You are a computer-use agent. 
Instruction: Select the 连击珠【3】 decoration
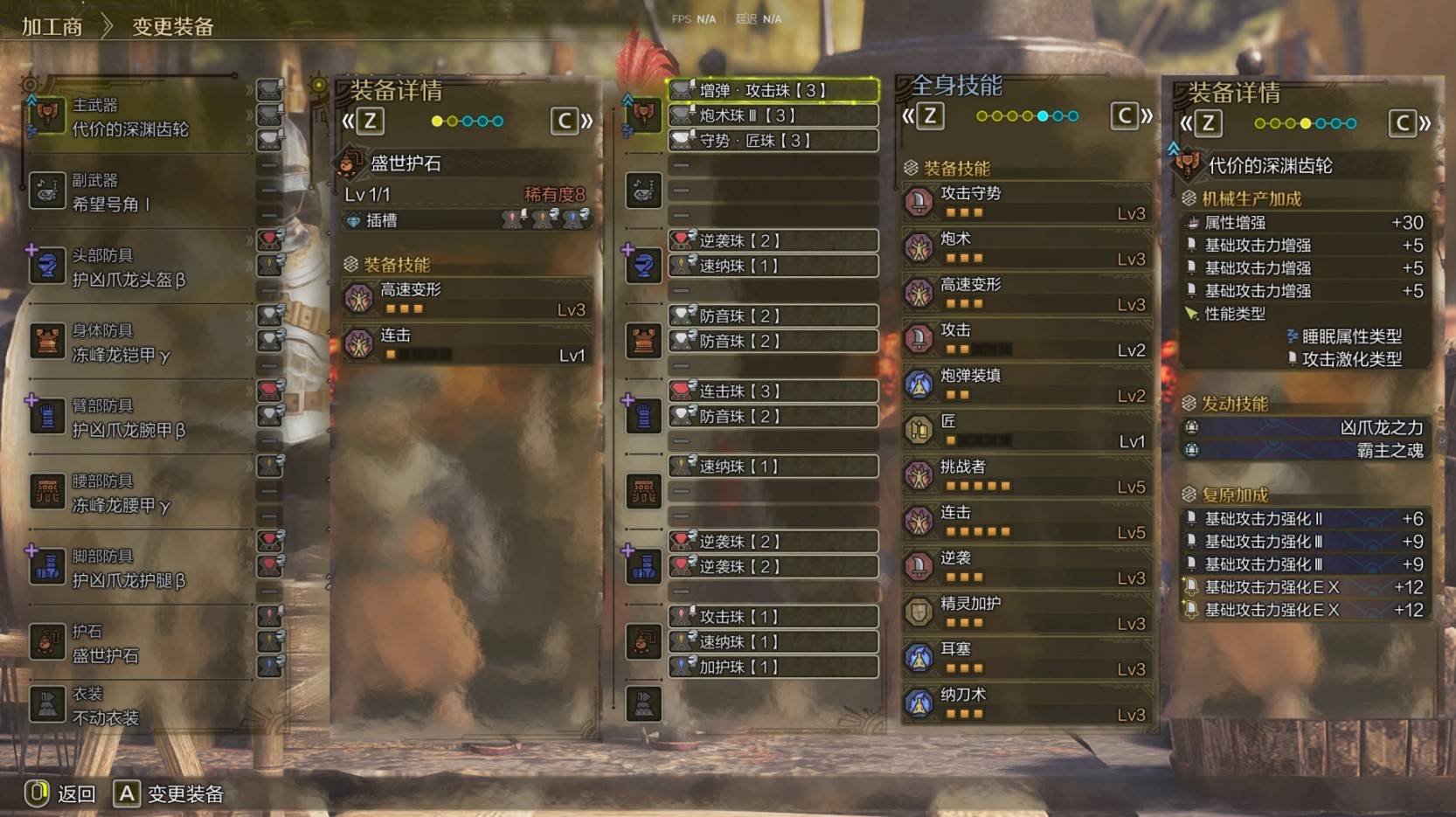(x=773, y=391)
